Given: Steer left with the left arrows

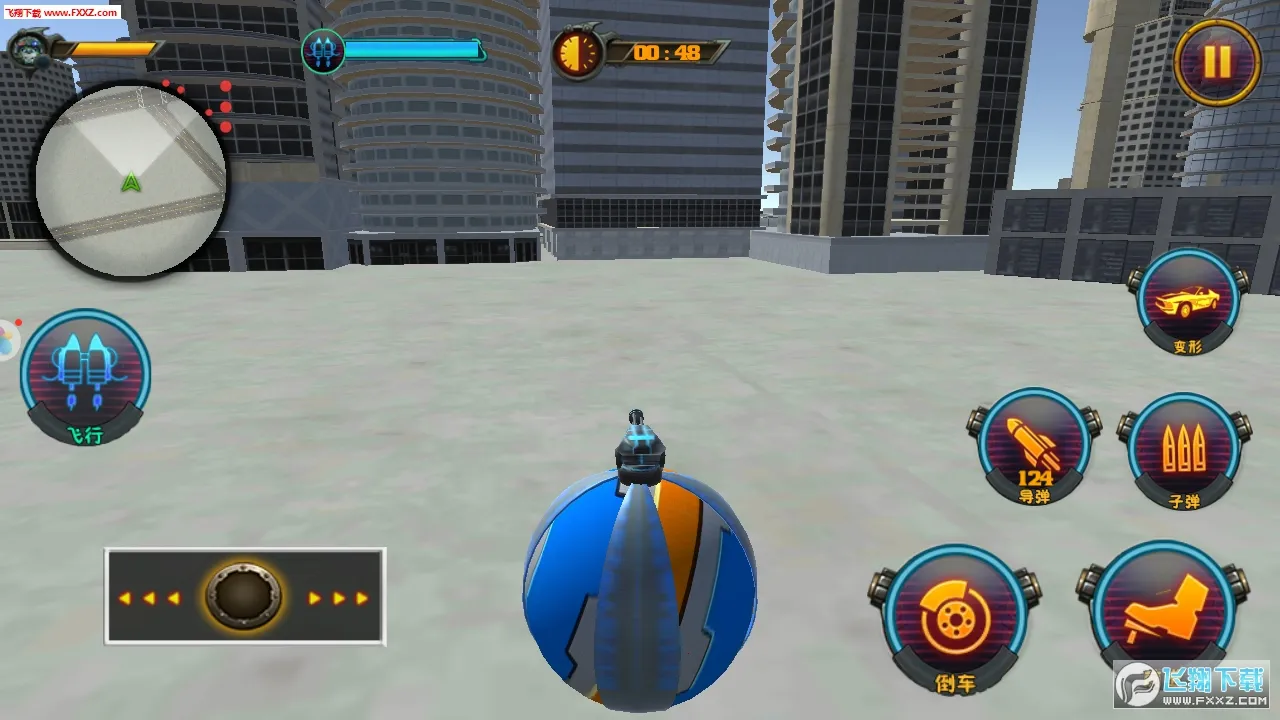Looking at the screenshot, I should [x=149, y=598].
